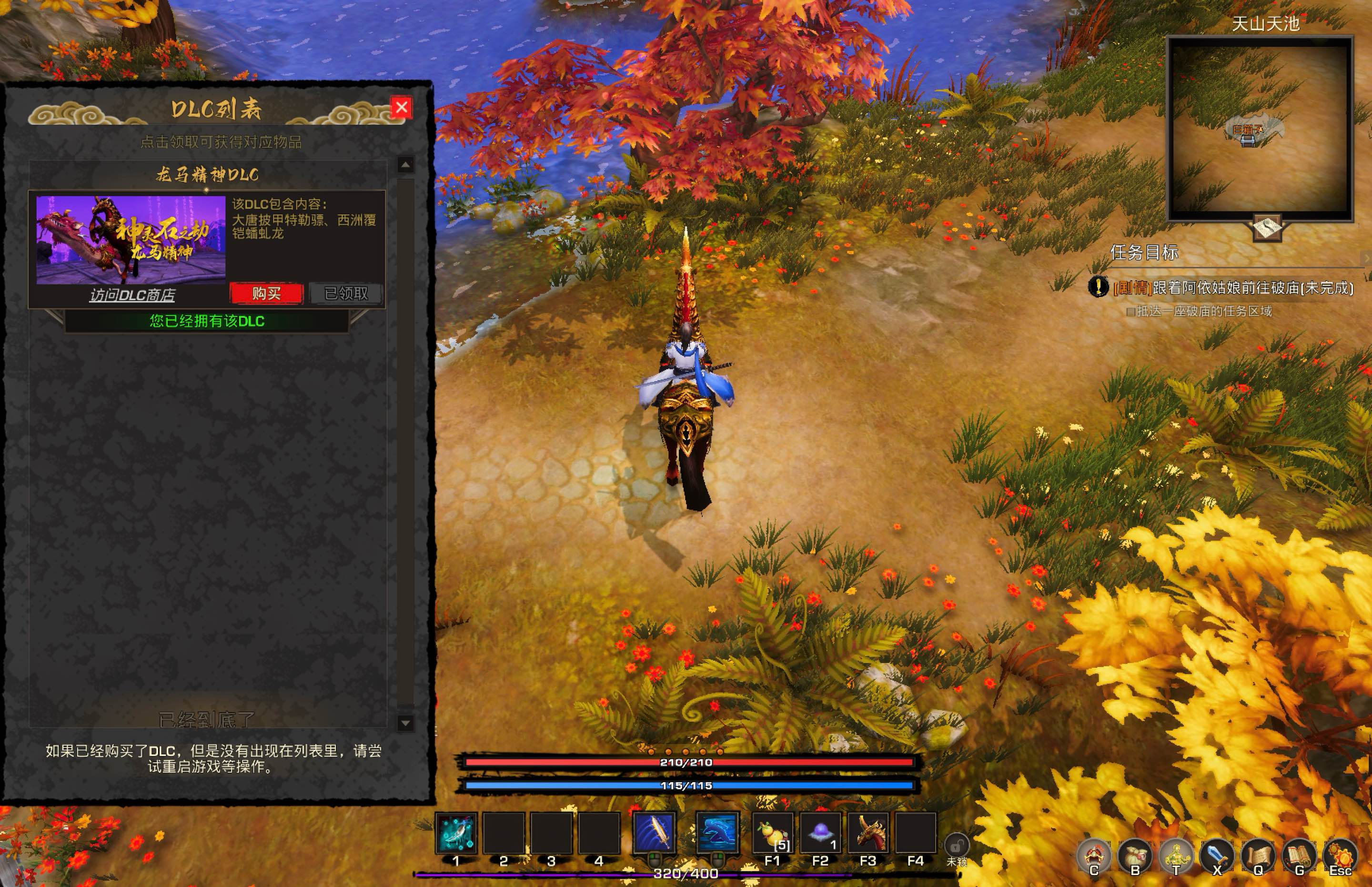Use the glowing sword attack skill
Viewport: 1372px width, 887px height.
pyautogui.click(x=654, y=832)
